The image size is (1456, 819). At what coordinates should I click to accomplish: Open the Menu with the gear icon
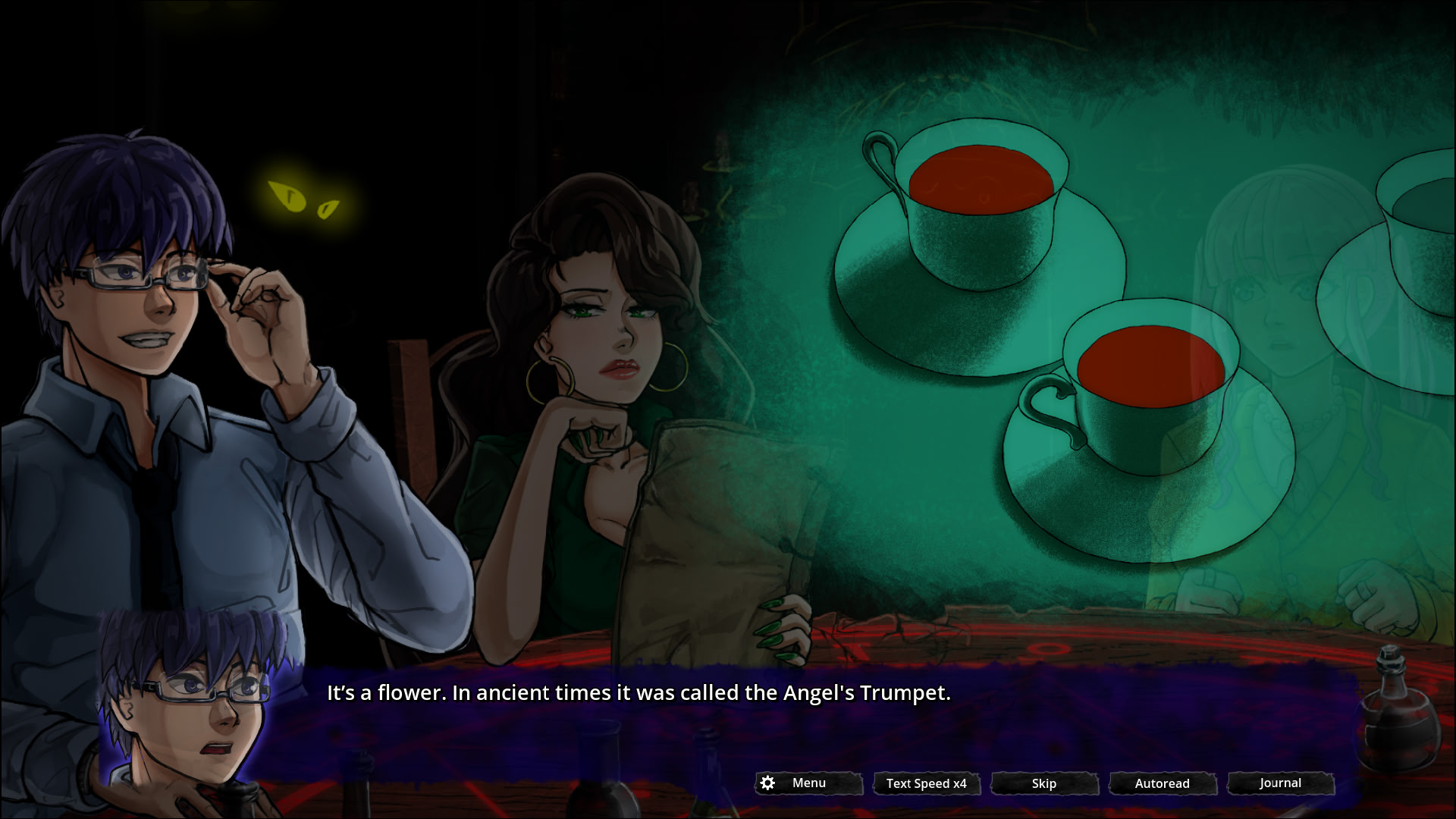(x=808, y=783)
